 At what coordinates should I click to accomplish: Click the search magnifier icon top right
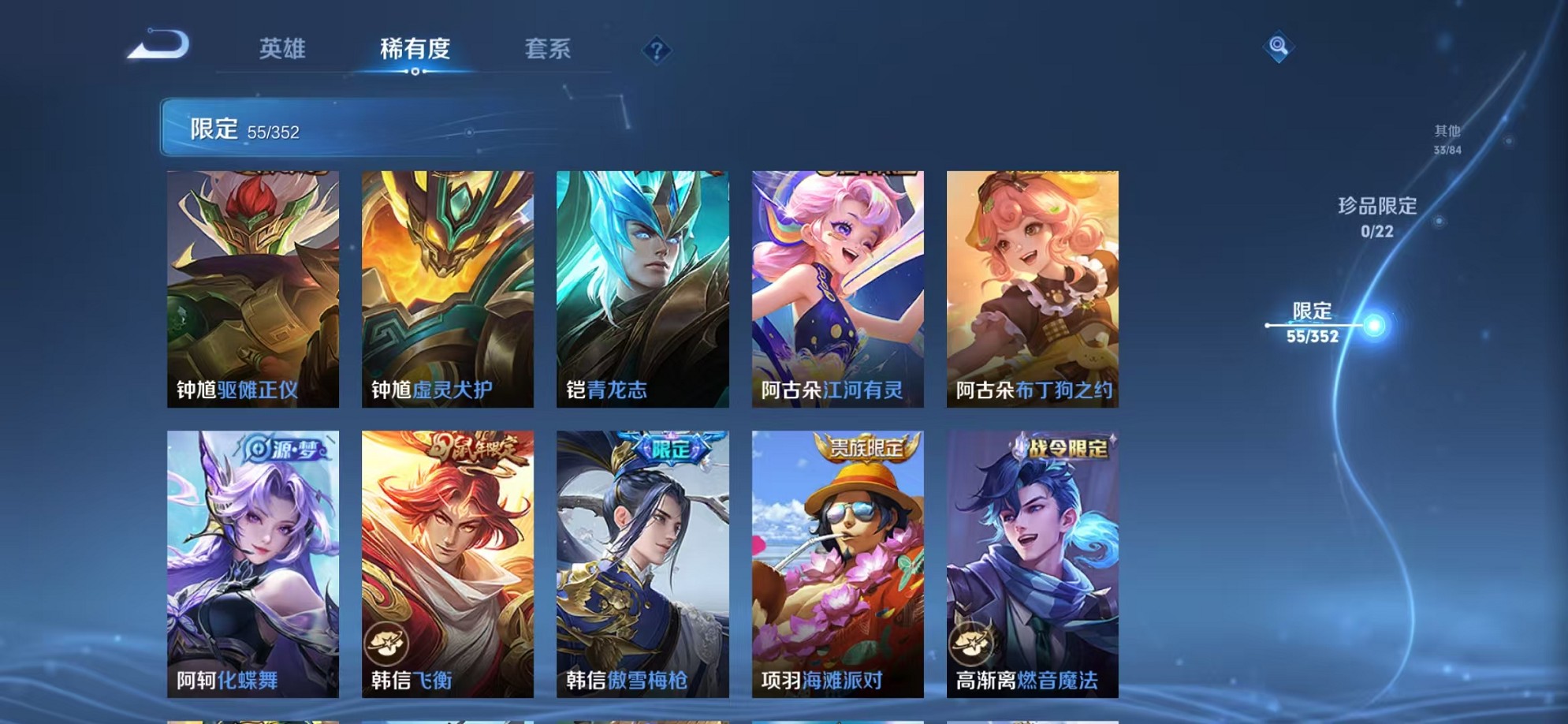[x=1279, y=46]
